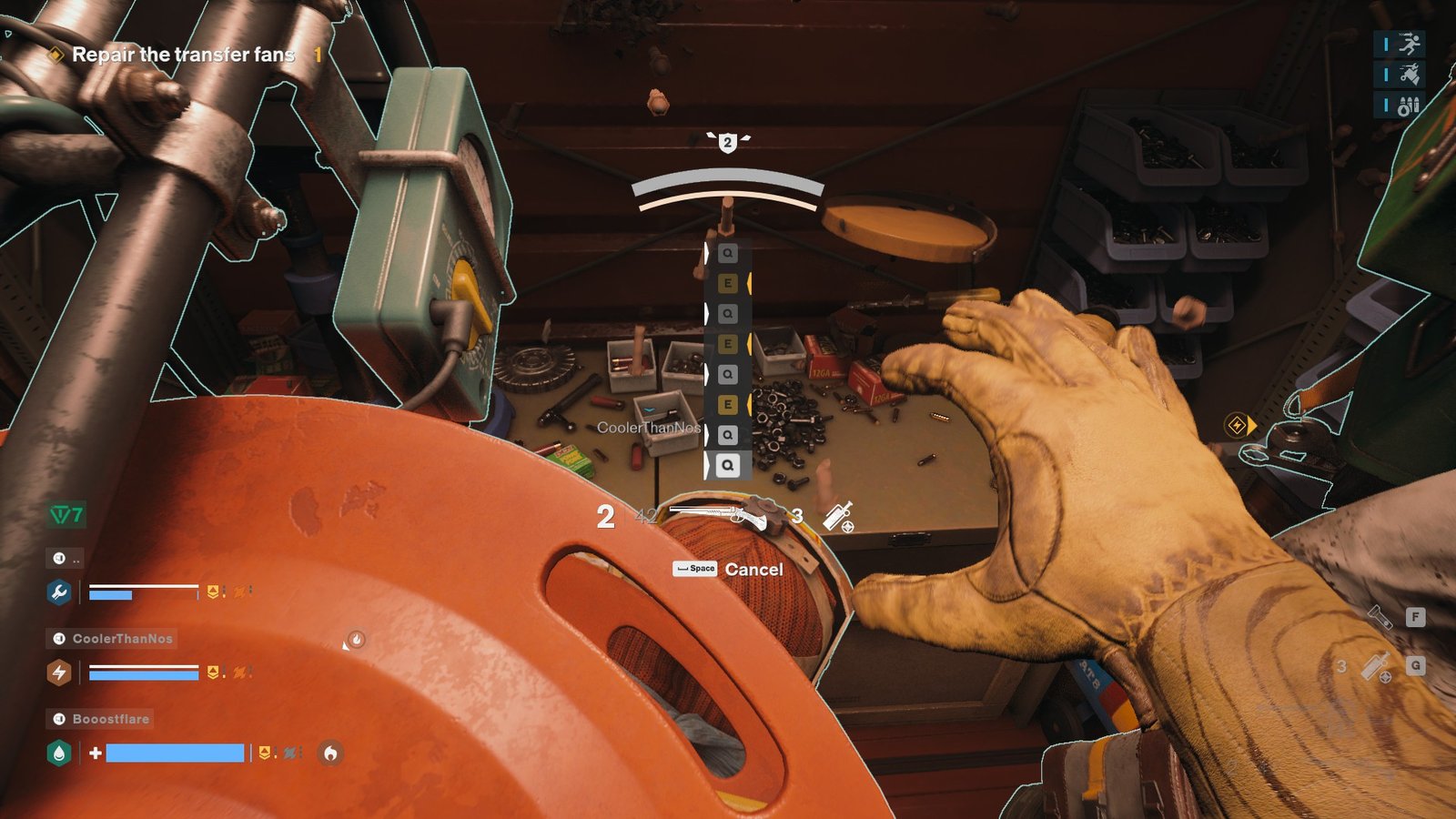Click the orange lightning bolt class icon
1456x819 pixels.
click(59, 673)
